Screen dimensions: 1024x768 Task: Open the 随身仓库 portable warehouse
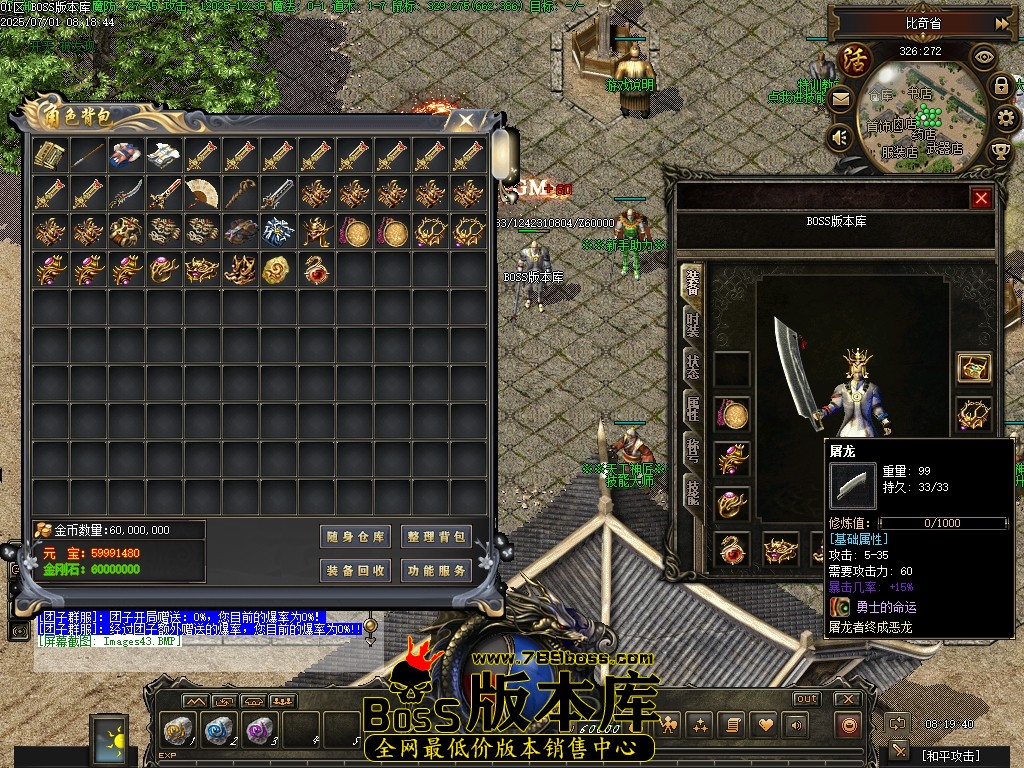coord(355,537)
